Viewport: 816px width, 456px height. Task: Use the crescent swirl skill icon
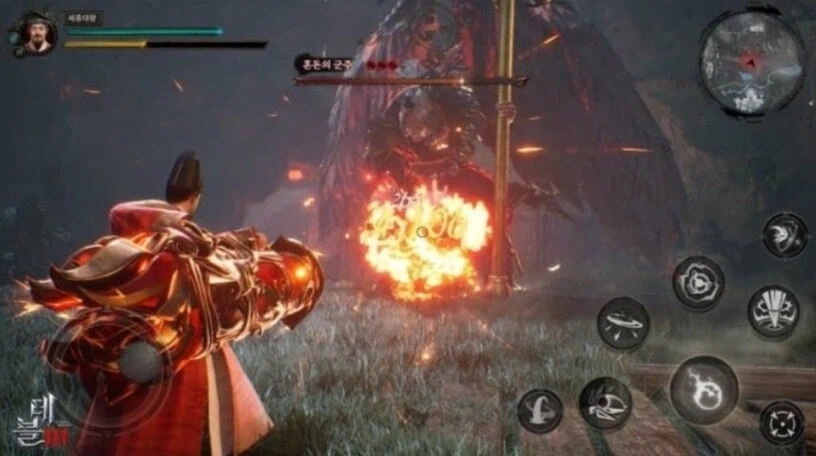[785, 235]
